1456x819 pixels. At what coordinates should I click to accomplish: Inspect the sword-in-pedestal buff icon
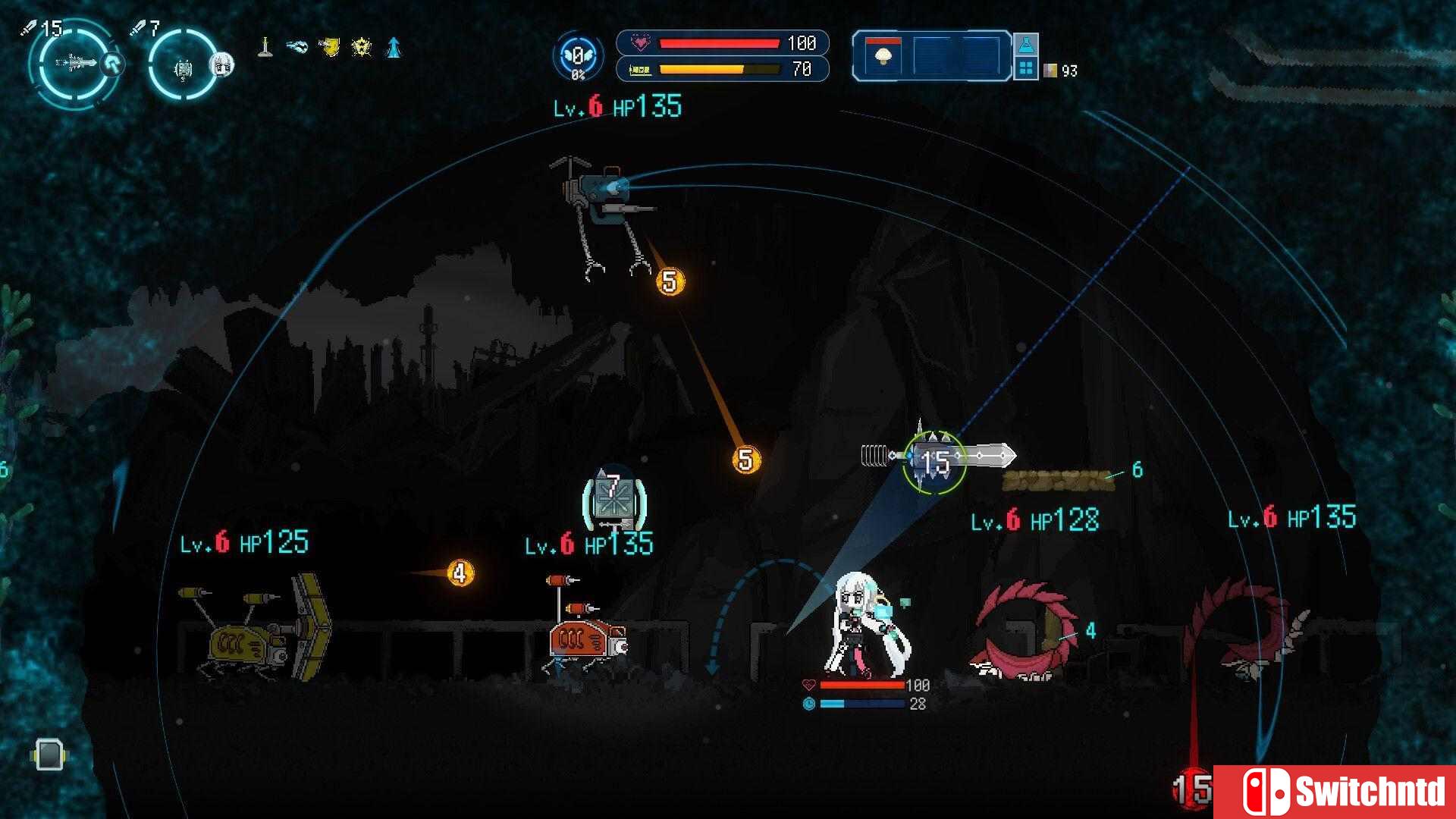[265, 47]
